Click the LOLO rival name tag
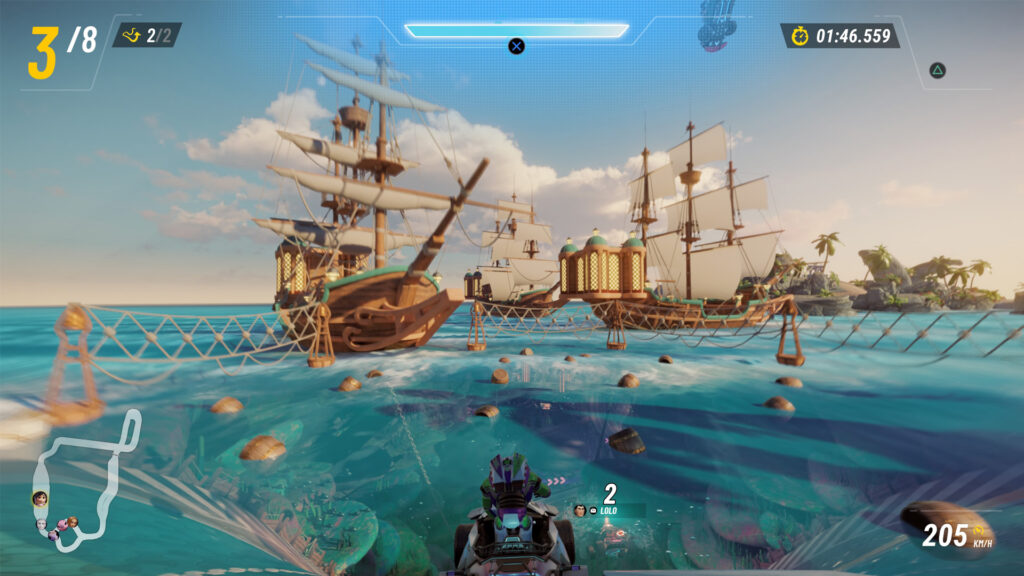1024x576 pixels. click(606, 510)
